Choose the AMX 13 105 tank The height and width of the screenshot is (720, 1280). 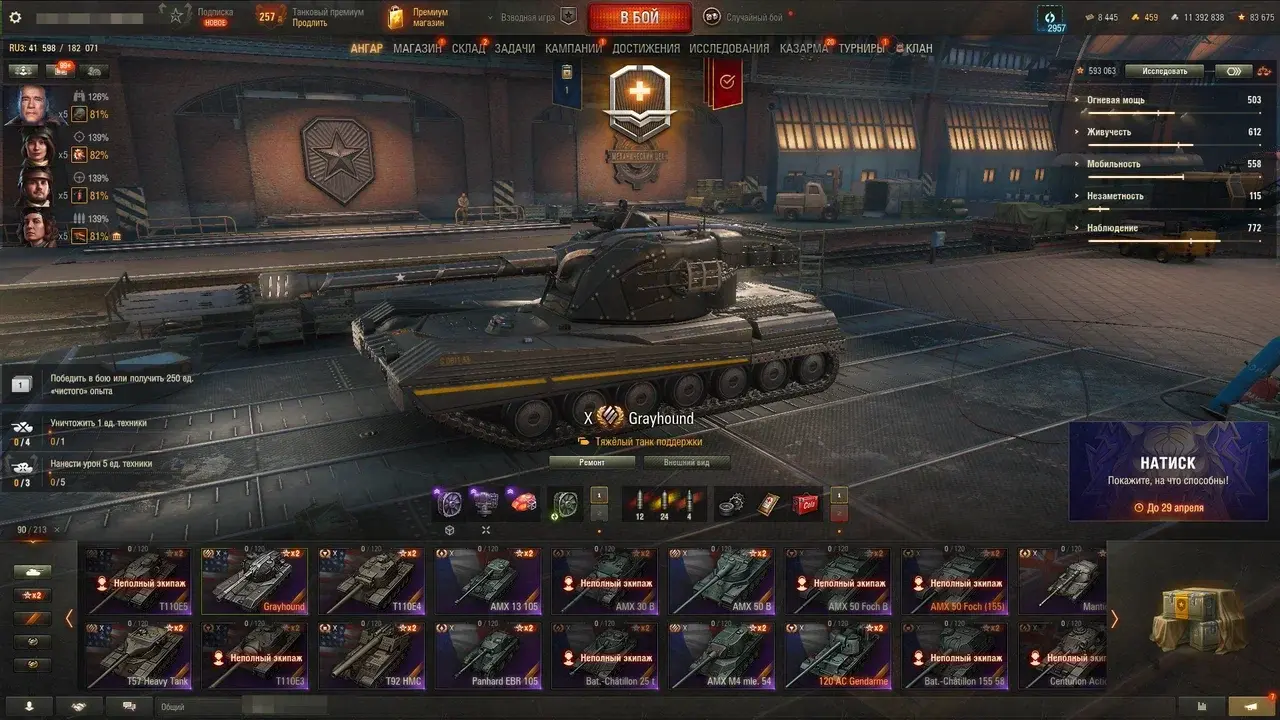point(488,580)
